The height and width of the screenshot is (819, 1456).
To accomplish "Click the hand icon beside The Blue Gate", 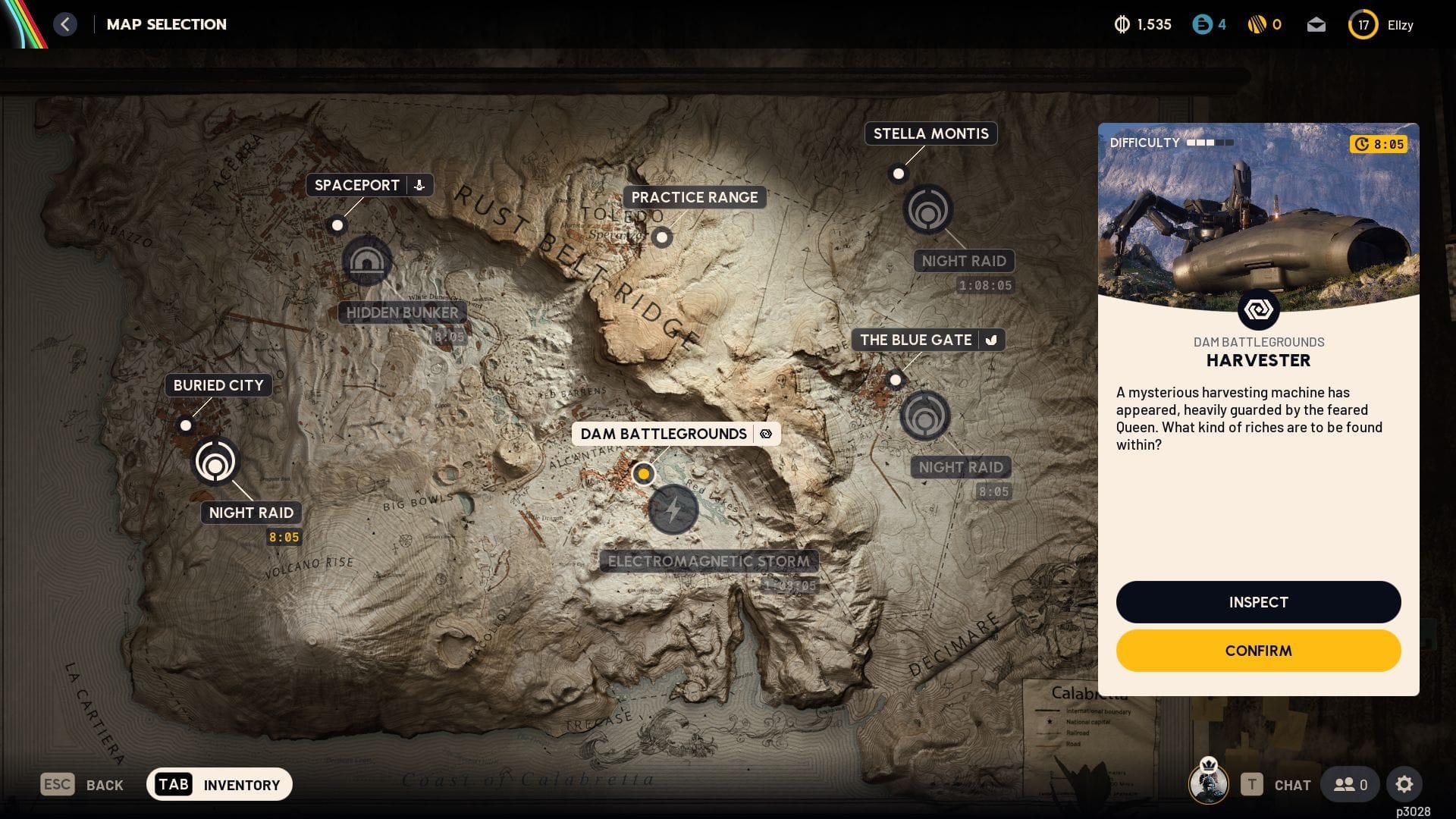I will pyautogui.click(x=992, y=340).
